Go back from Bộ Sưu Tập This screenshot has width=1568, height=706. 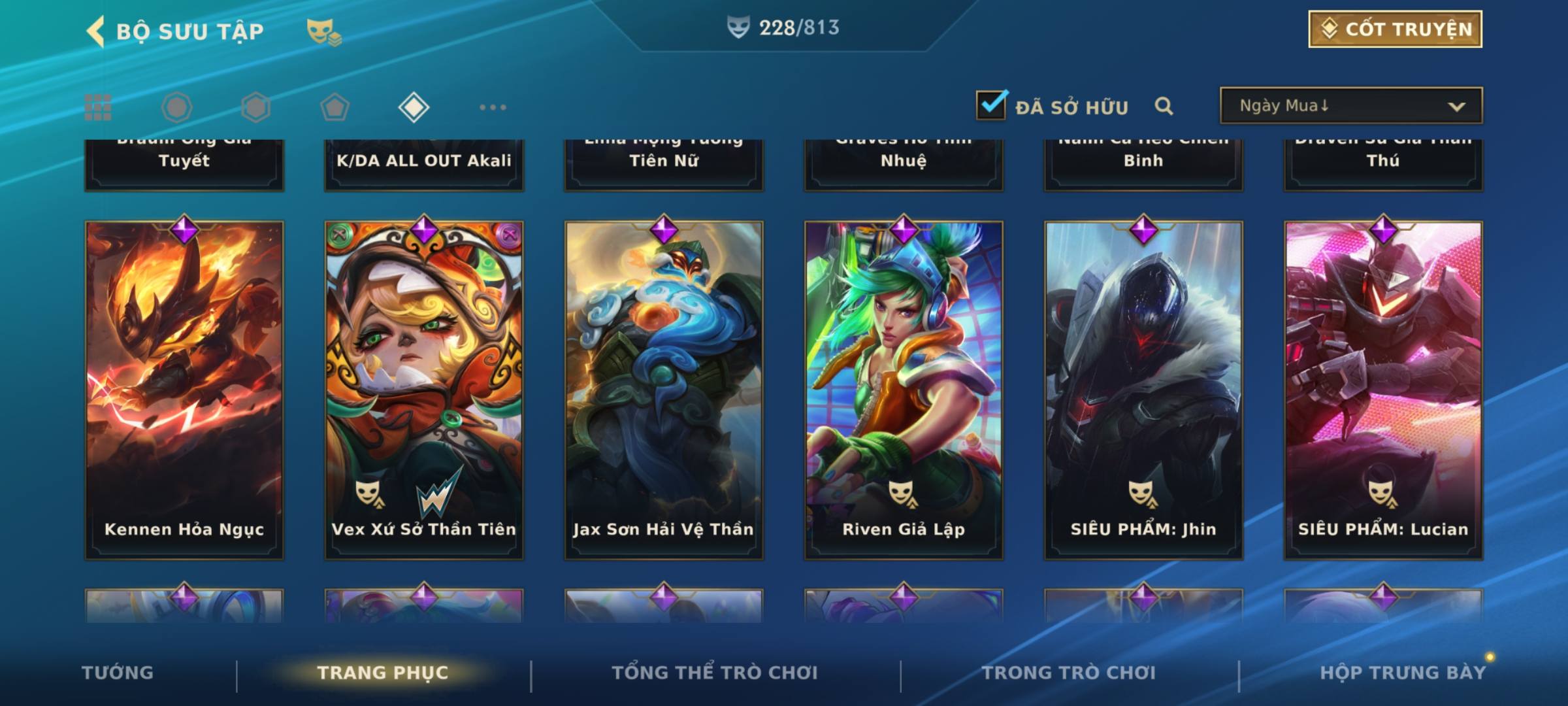click(x=96, y=31)
